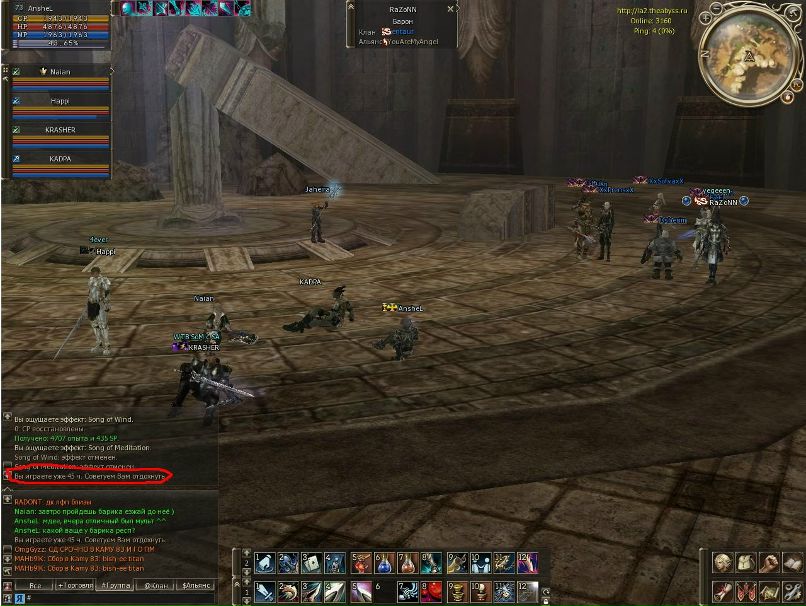The height and width of the screenshot is (606, 806).
Task: Open the folded map icon
Action: (768, 591)
